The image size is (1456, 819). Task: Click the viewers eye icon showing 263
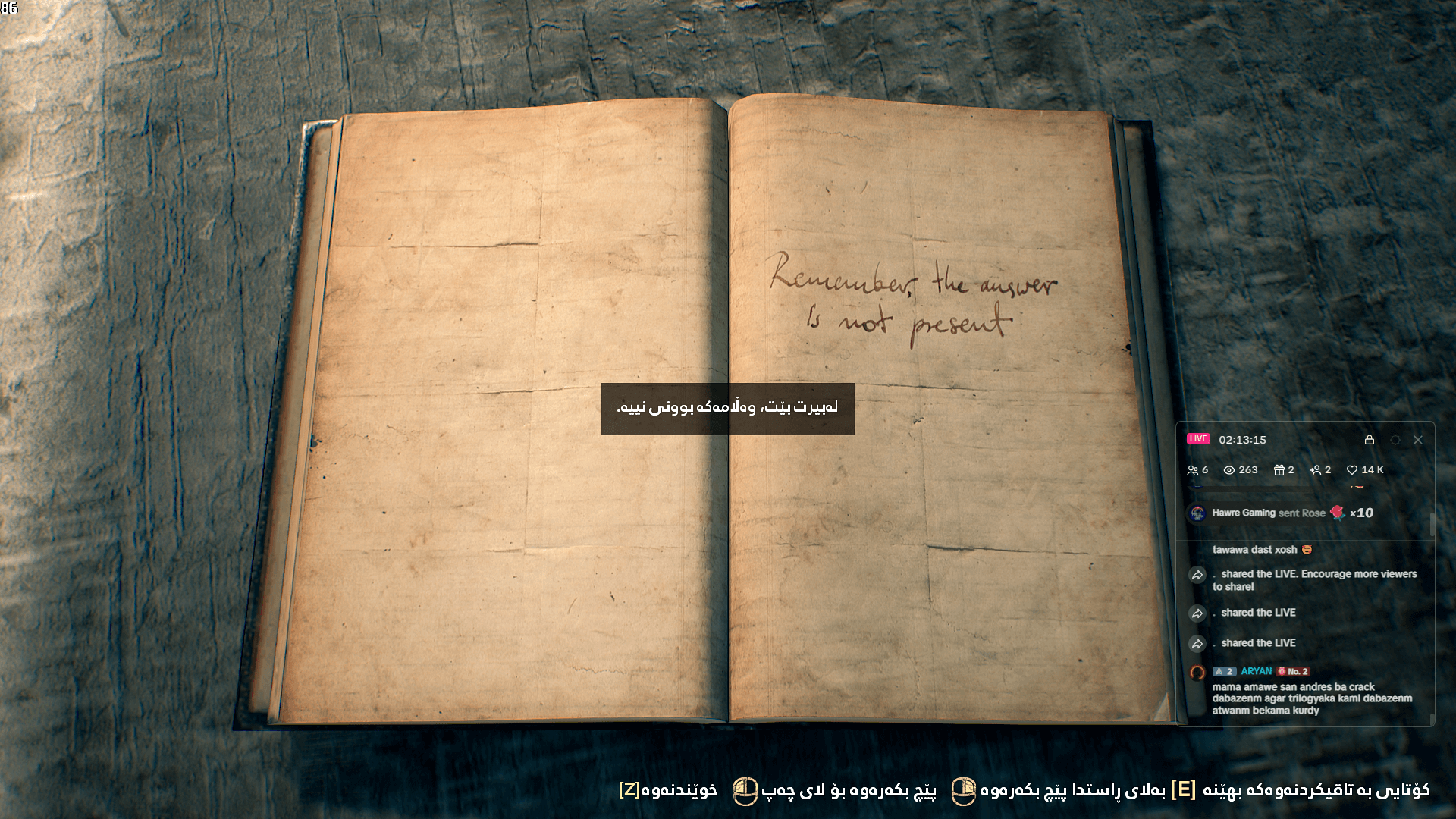pos(1231,469)
